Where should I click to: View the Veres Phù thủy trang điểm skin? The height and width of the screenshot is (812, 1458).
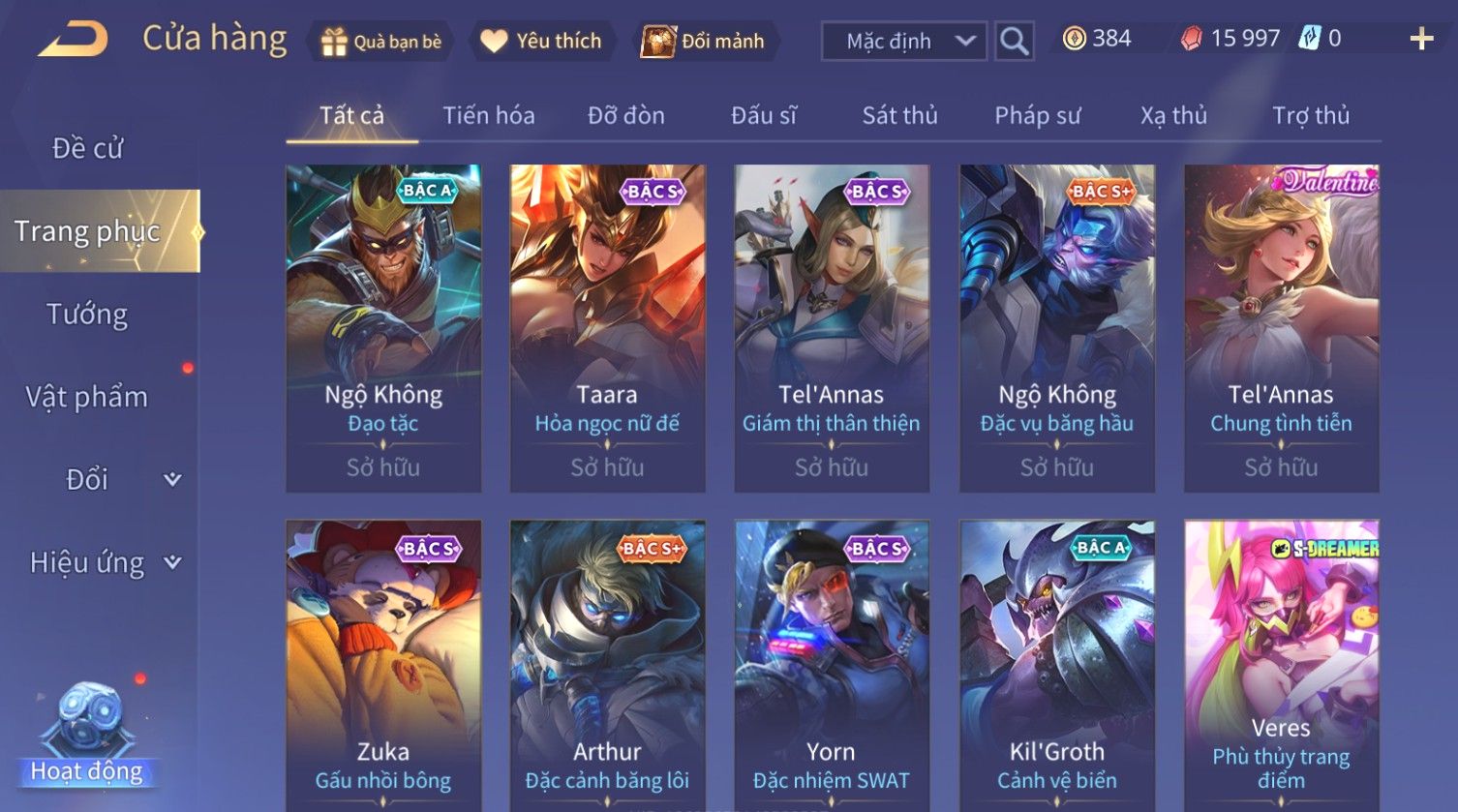point(1281,668)
